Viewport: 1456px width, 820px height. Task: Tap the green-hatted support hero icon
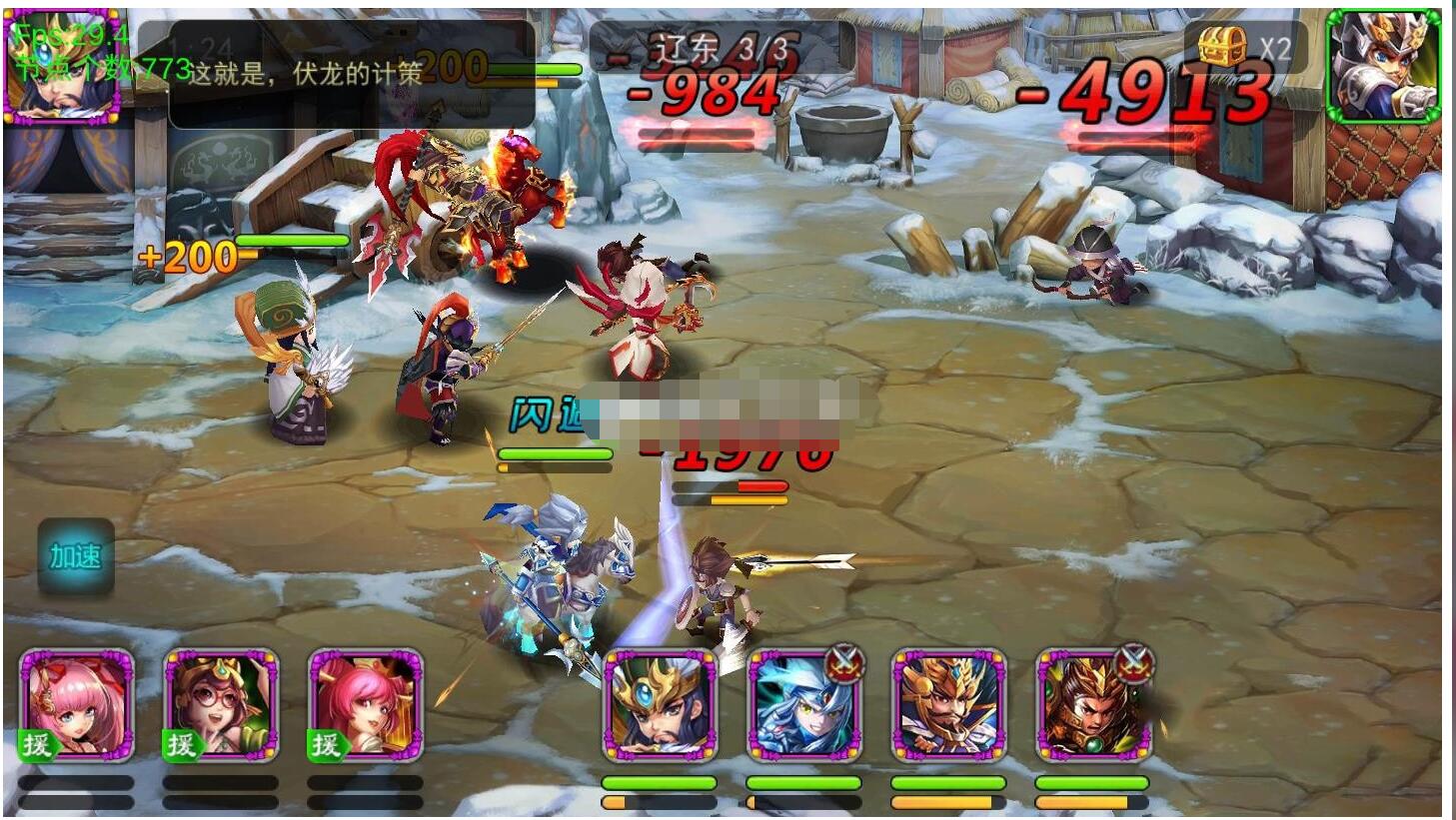(x=220, y=704)
